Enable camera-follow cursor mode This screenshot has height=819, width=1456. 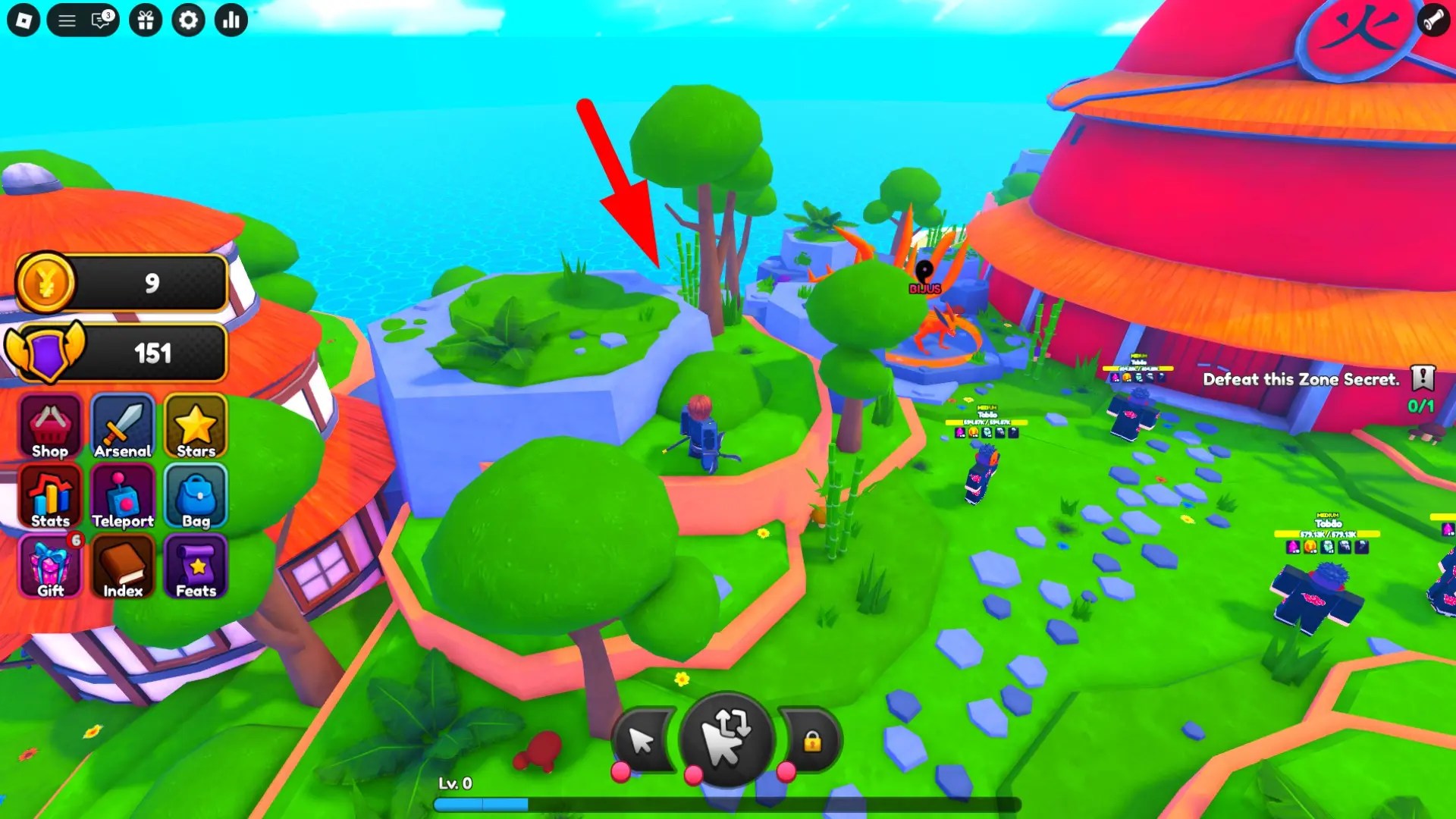[x=729, y=736]
